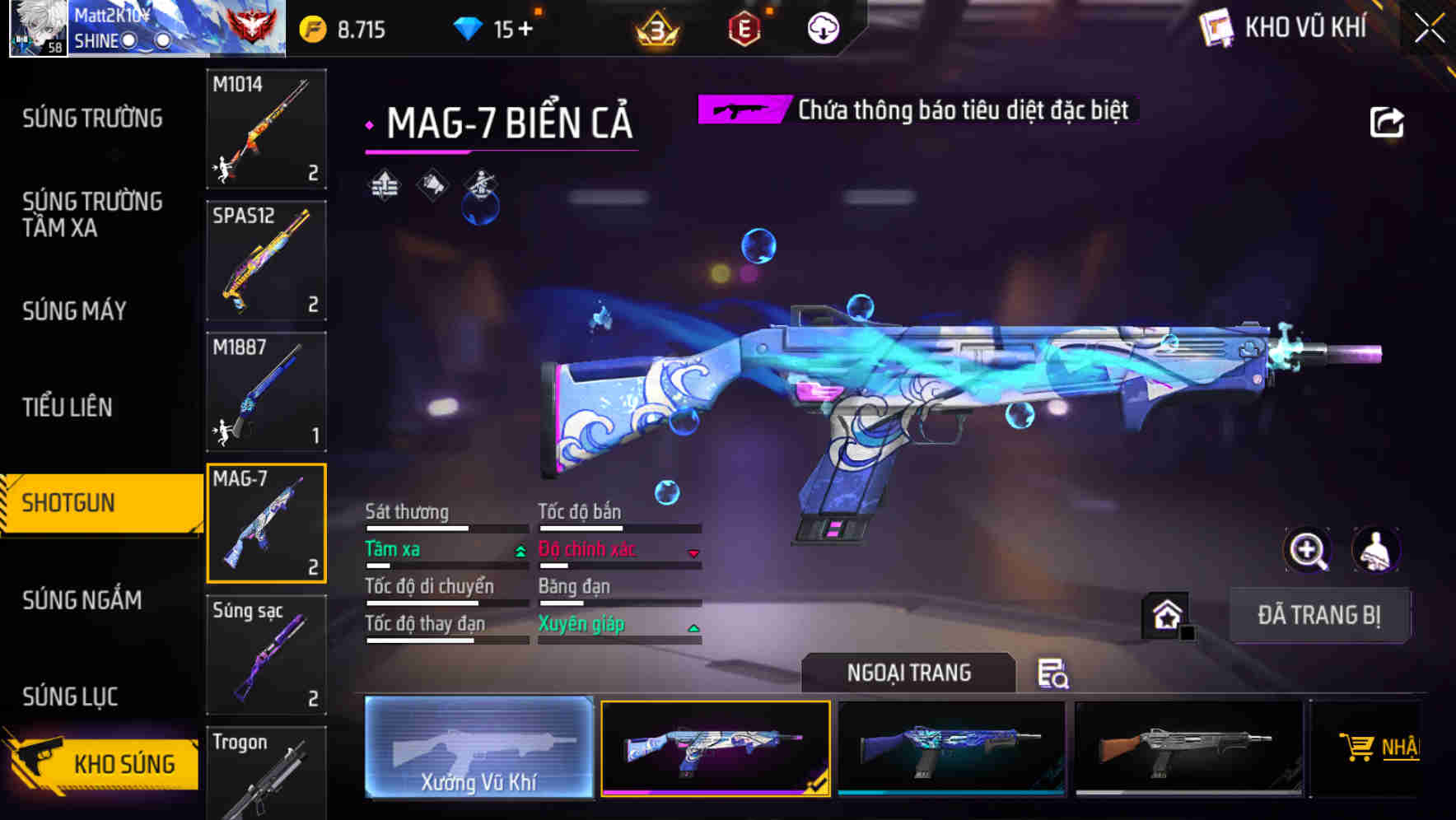Image resolution: width=1456 pixels, height=820 pixels.
Task: Preview weapon on character with soldier icon
Action: [x=1375, y=550]
